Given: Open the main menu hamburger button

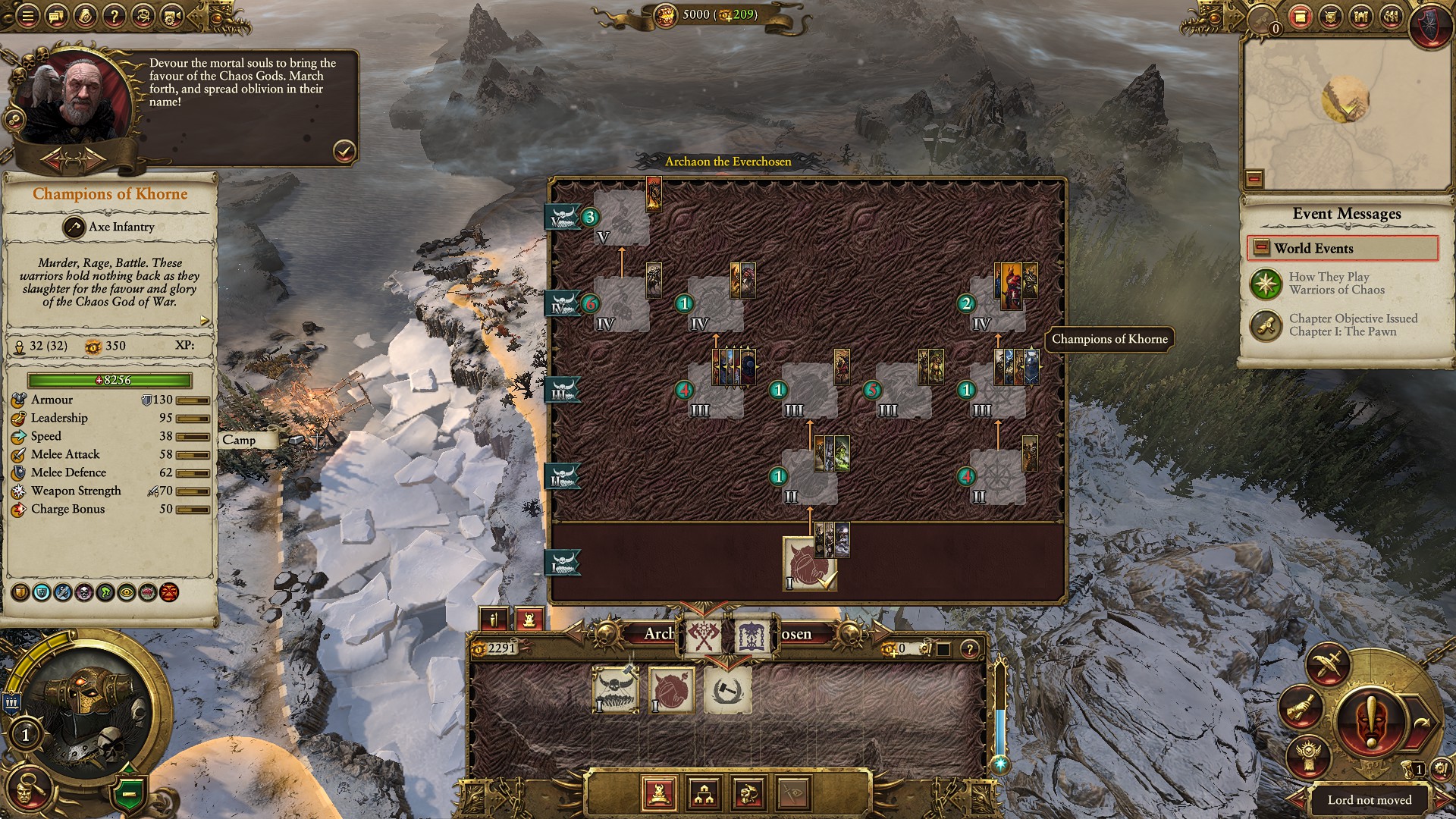Looking at the screenshot, I should tap(27, 16).
